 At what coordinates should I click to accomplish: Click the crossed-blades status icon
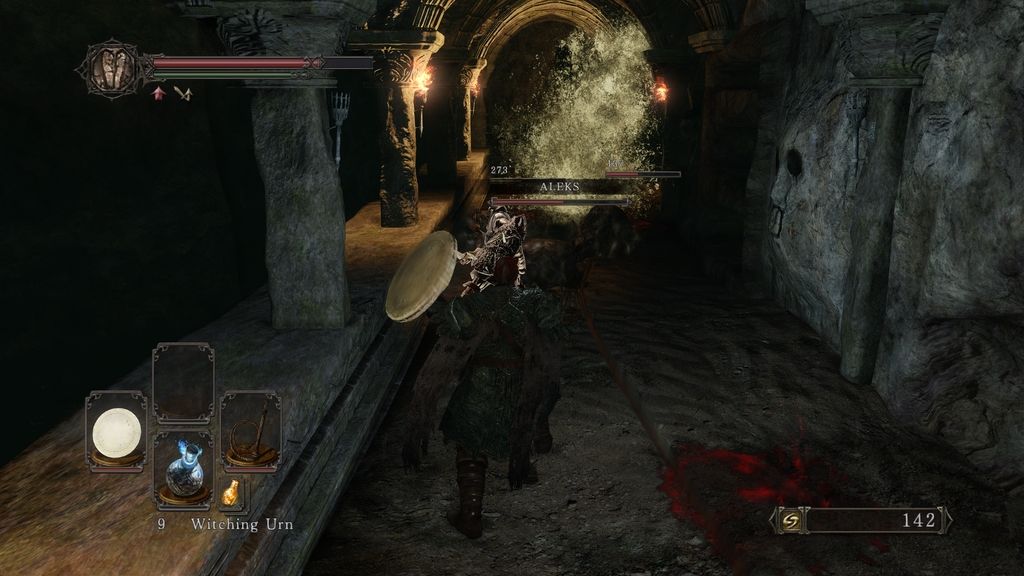[182, 93]
